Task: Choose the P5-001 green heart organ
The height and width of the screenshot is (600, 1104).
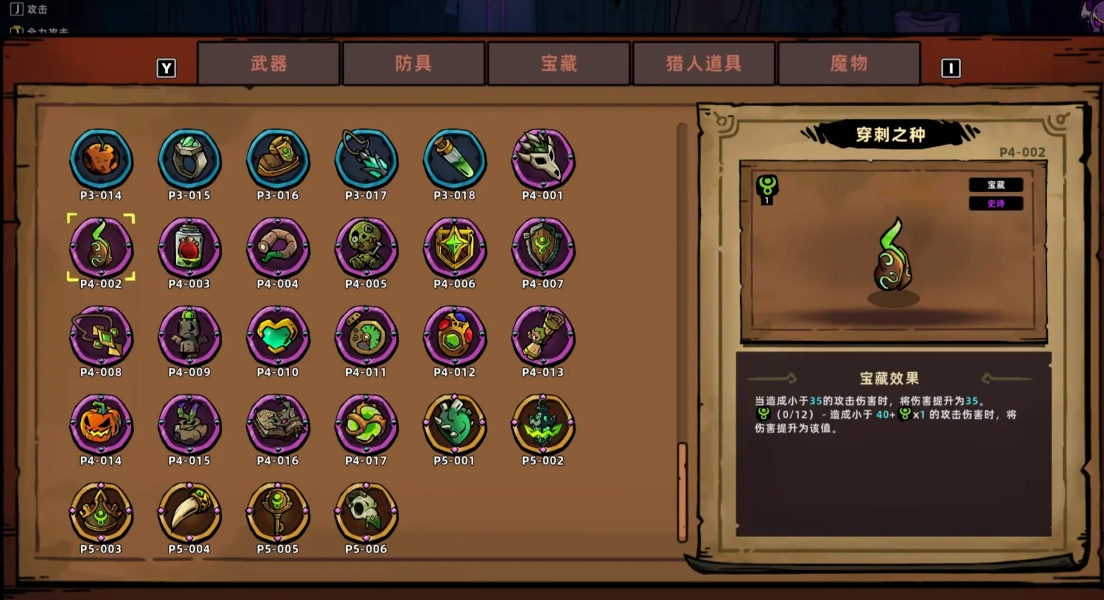Action: pos(455,423)
